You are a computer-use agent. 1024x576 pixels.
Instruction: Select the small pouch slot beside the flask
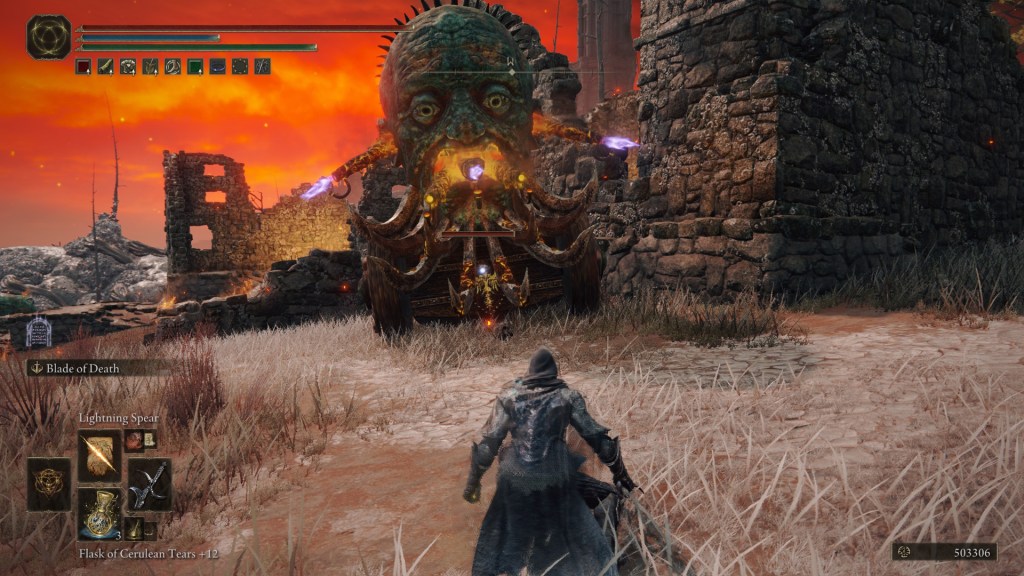pyautogui.click(x=134, y=528)
